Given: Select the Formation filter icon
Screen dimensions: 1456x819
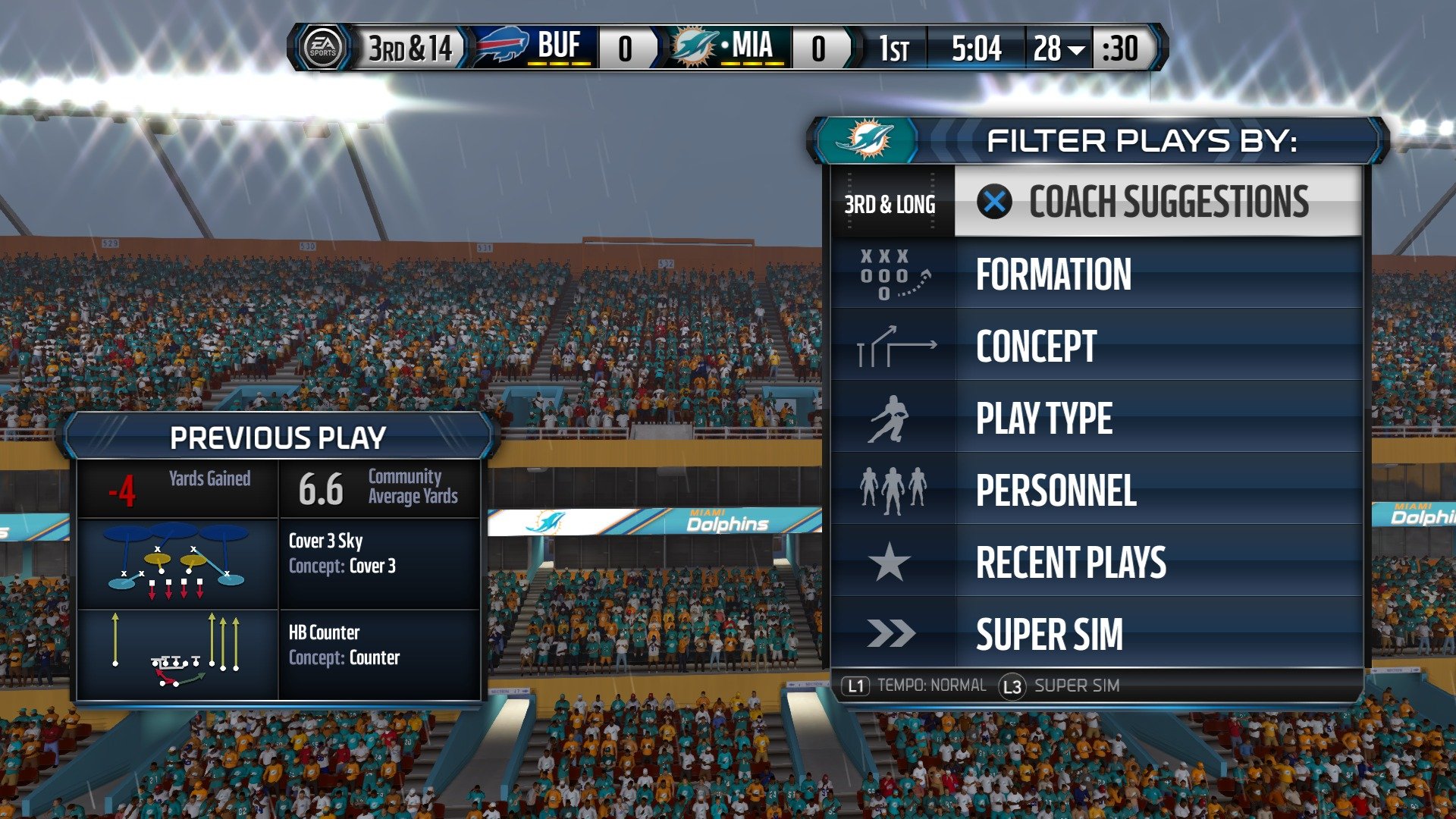Looking at the screenshot, I should [x=893, y=275].
